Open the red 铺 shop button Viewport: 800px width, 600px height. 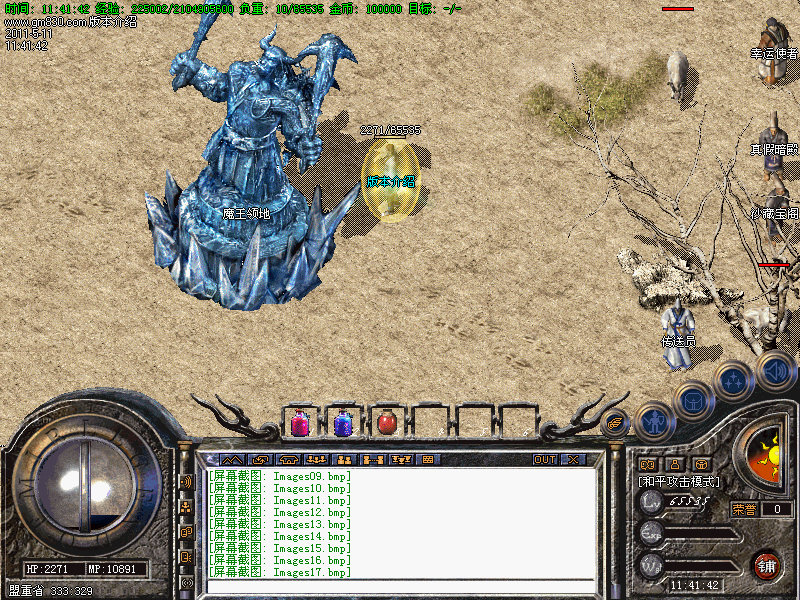pyautogui.click(x=767, y=564)
